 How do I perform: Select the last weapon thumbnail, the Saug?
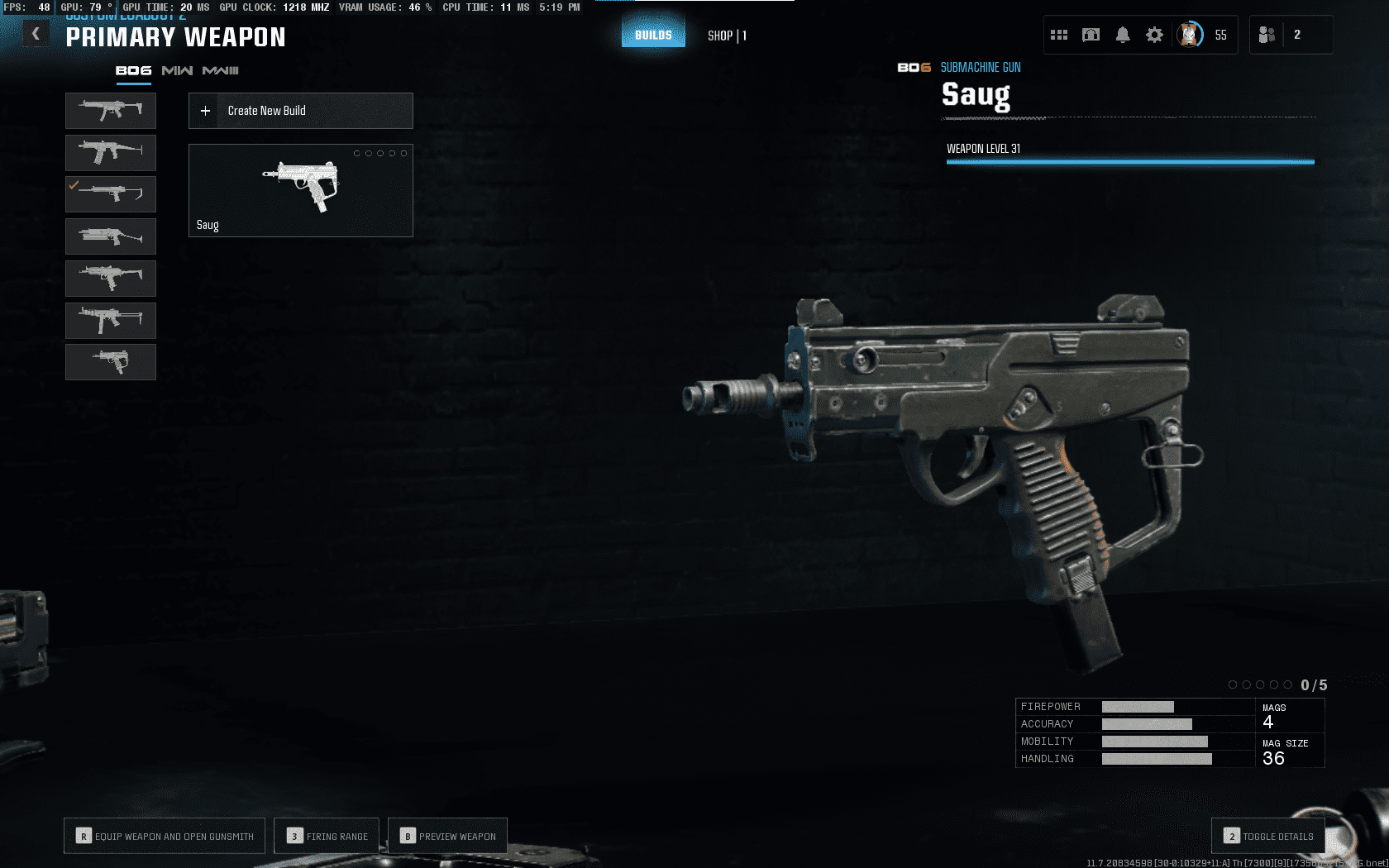(x=111, y=362)
